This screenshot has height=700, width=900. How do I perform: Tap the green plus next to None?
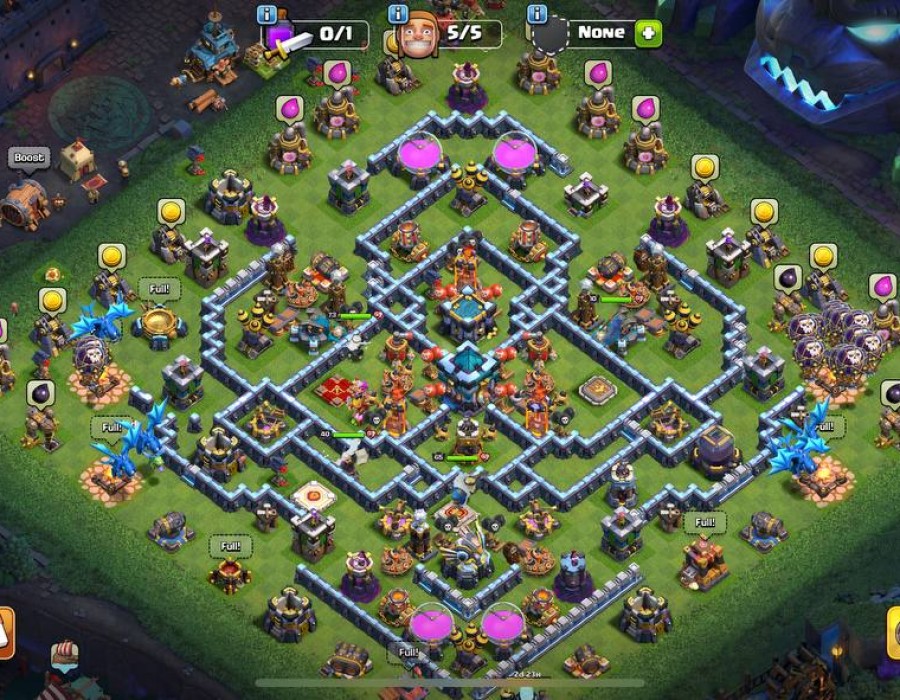(648, 32)
